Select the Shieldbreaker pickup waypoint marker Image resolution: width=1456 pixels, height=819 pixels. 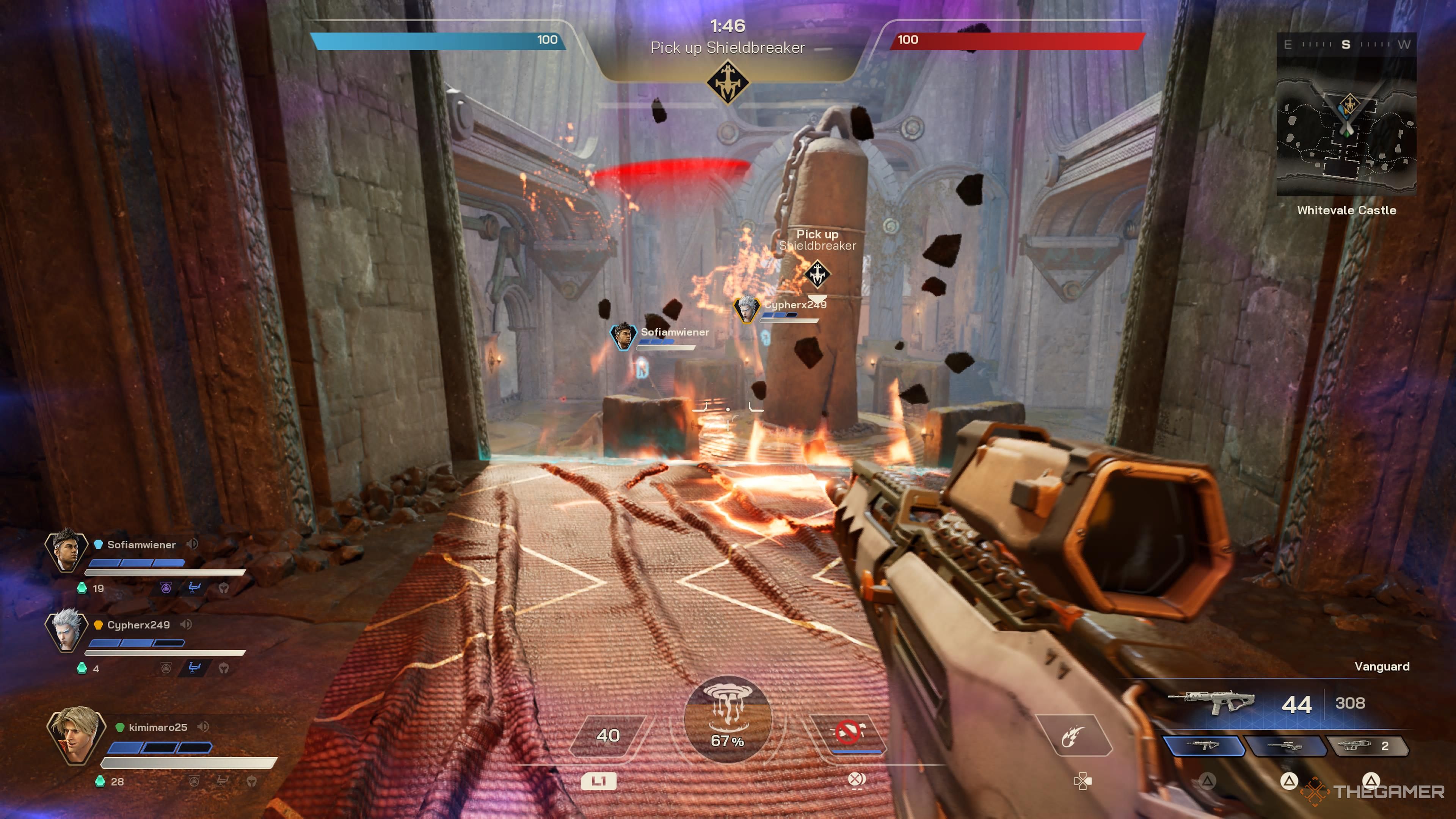(x=817, y=274)
